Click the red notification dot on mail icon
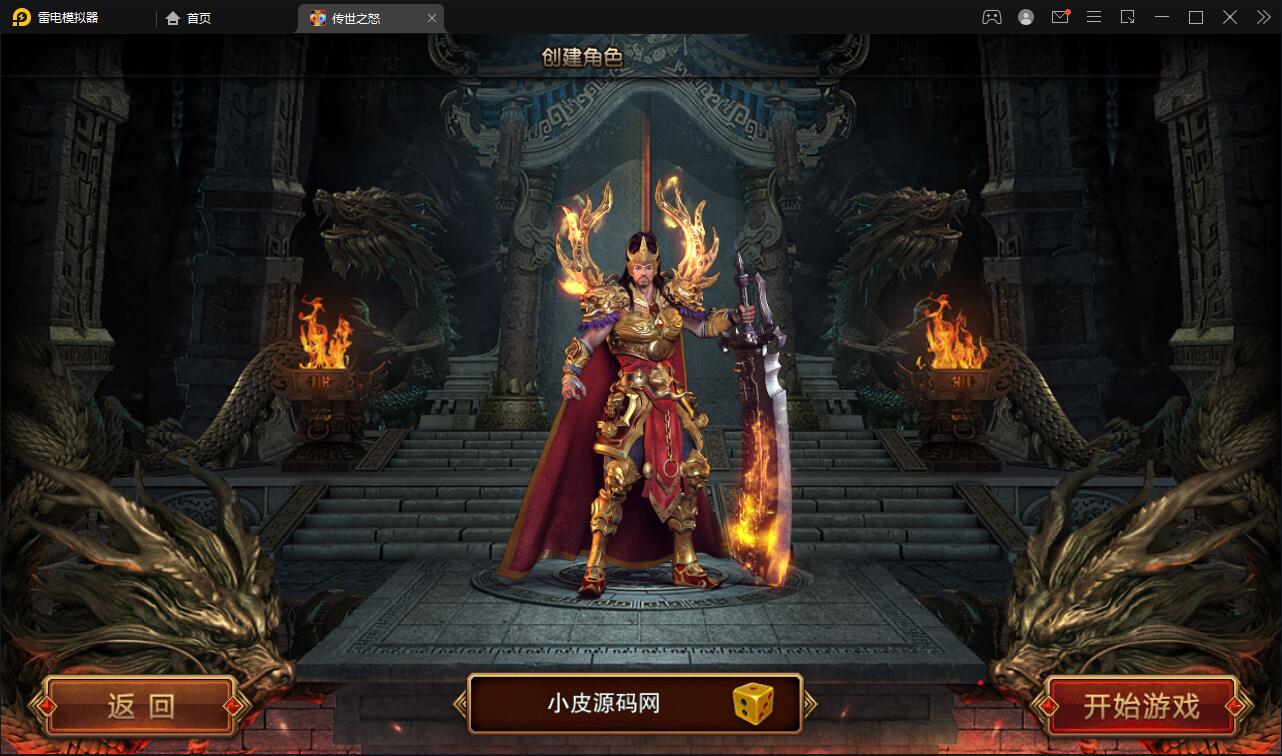This screenshot has width=1282, height=756. [1069, 9]
